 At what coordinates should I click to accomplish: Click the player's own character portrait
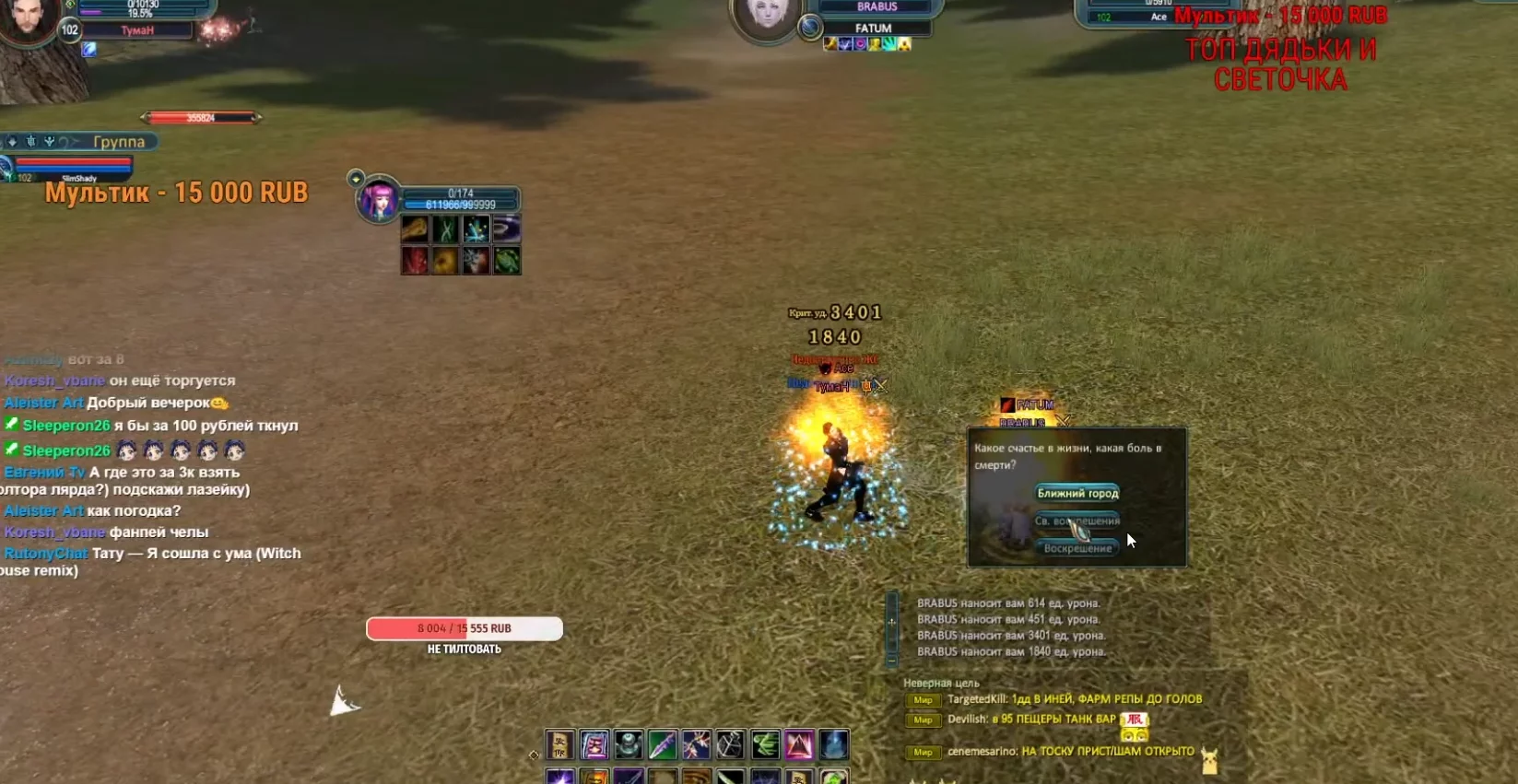(x=29, y=20)
